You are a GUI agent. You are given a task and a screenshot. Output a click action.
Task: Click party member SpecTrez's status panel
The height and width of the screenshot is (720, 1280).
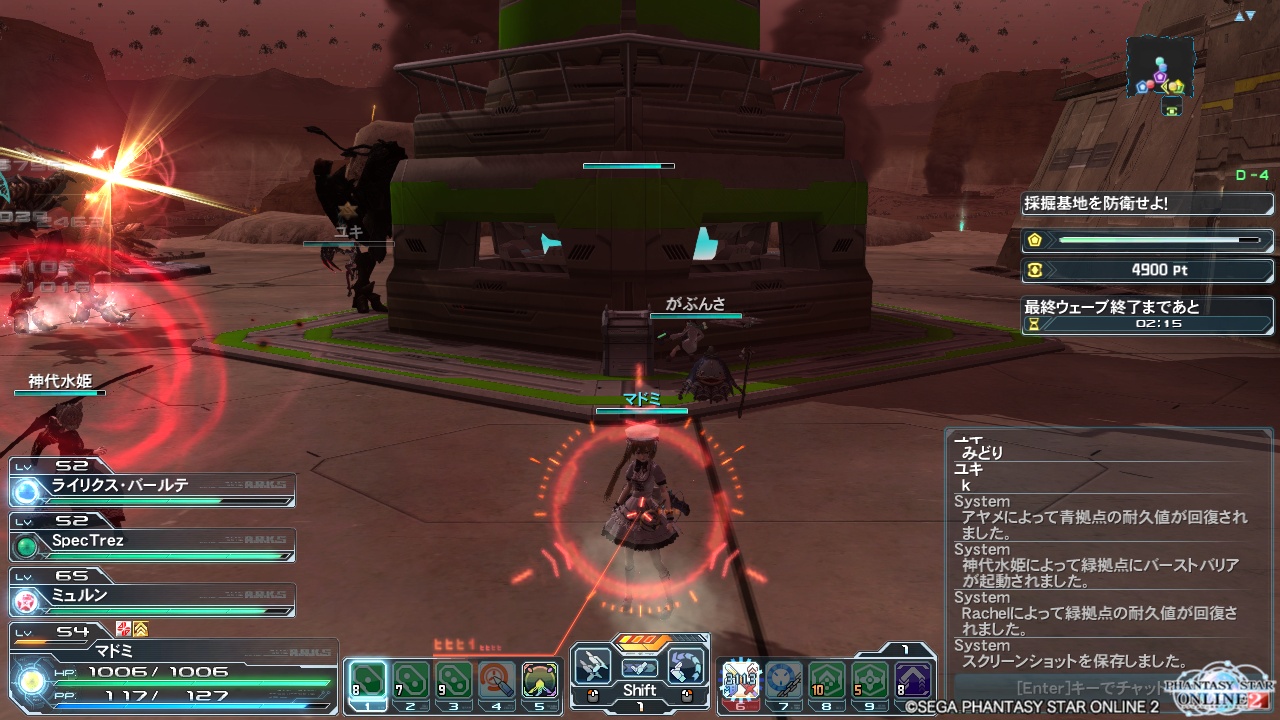(152, 541)
